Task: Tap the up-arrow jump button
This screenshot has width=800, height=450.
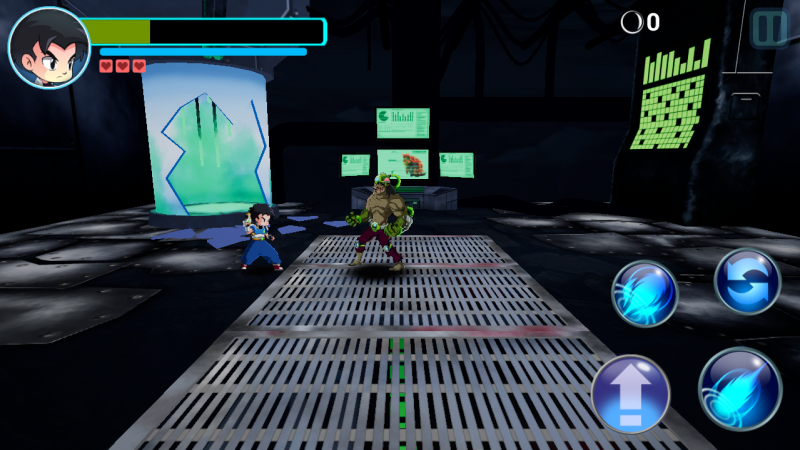Action: 630,395
